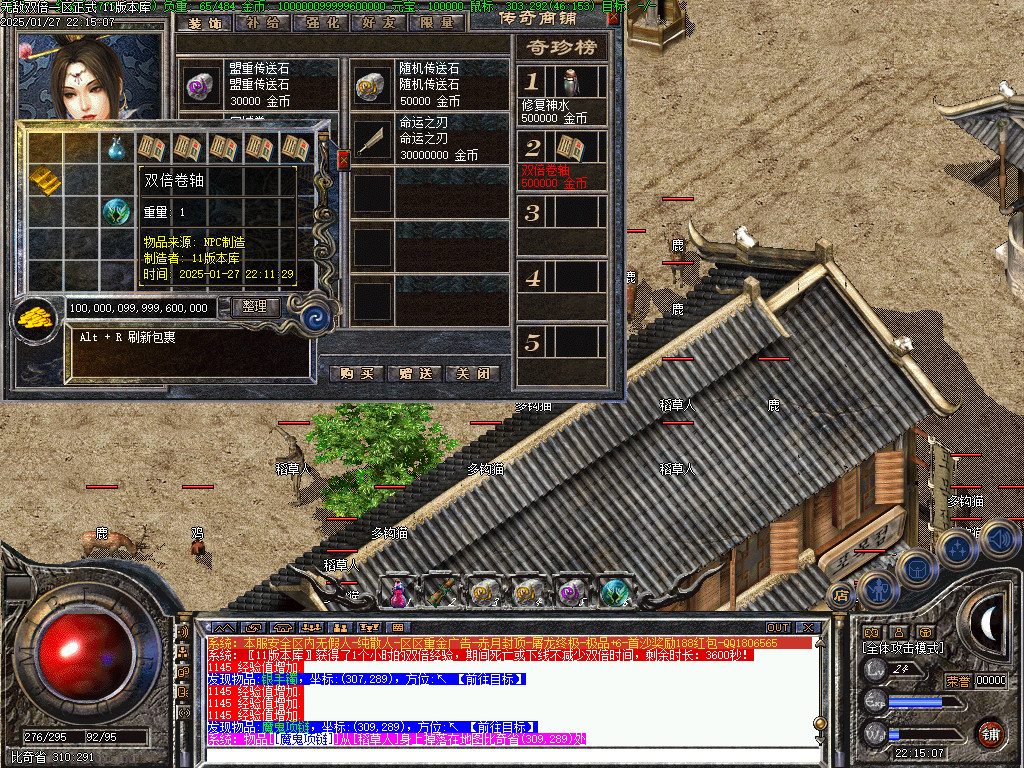The image size is (1024, 768).
Task: Click 前往目标 link for 银手镯
Action: coord(491,679)
